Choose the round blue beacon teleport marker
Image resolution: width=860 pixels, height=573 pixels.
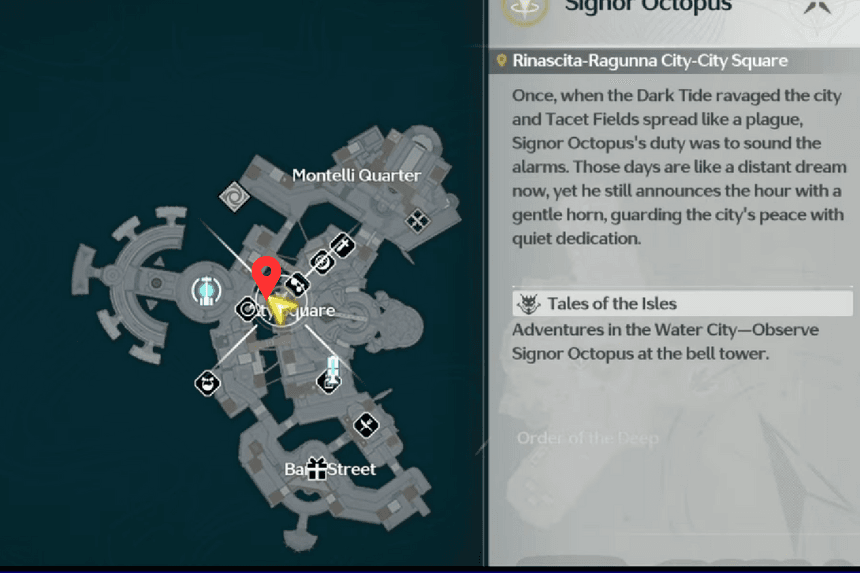coord(205,291)
